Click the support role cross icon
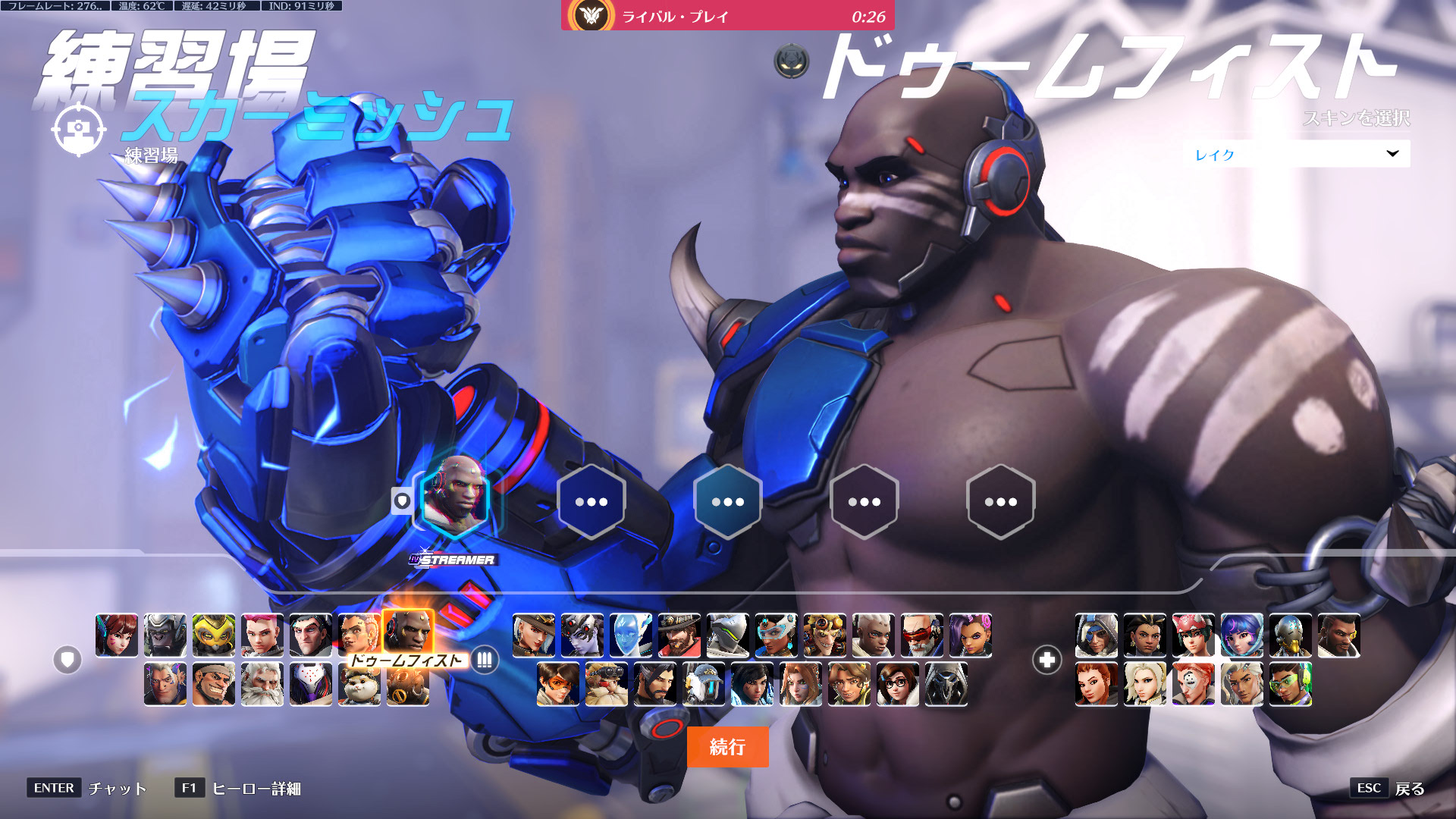This screenshot has height=819, width=1456. click(1046, 660)
